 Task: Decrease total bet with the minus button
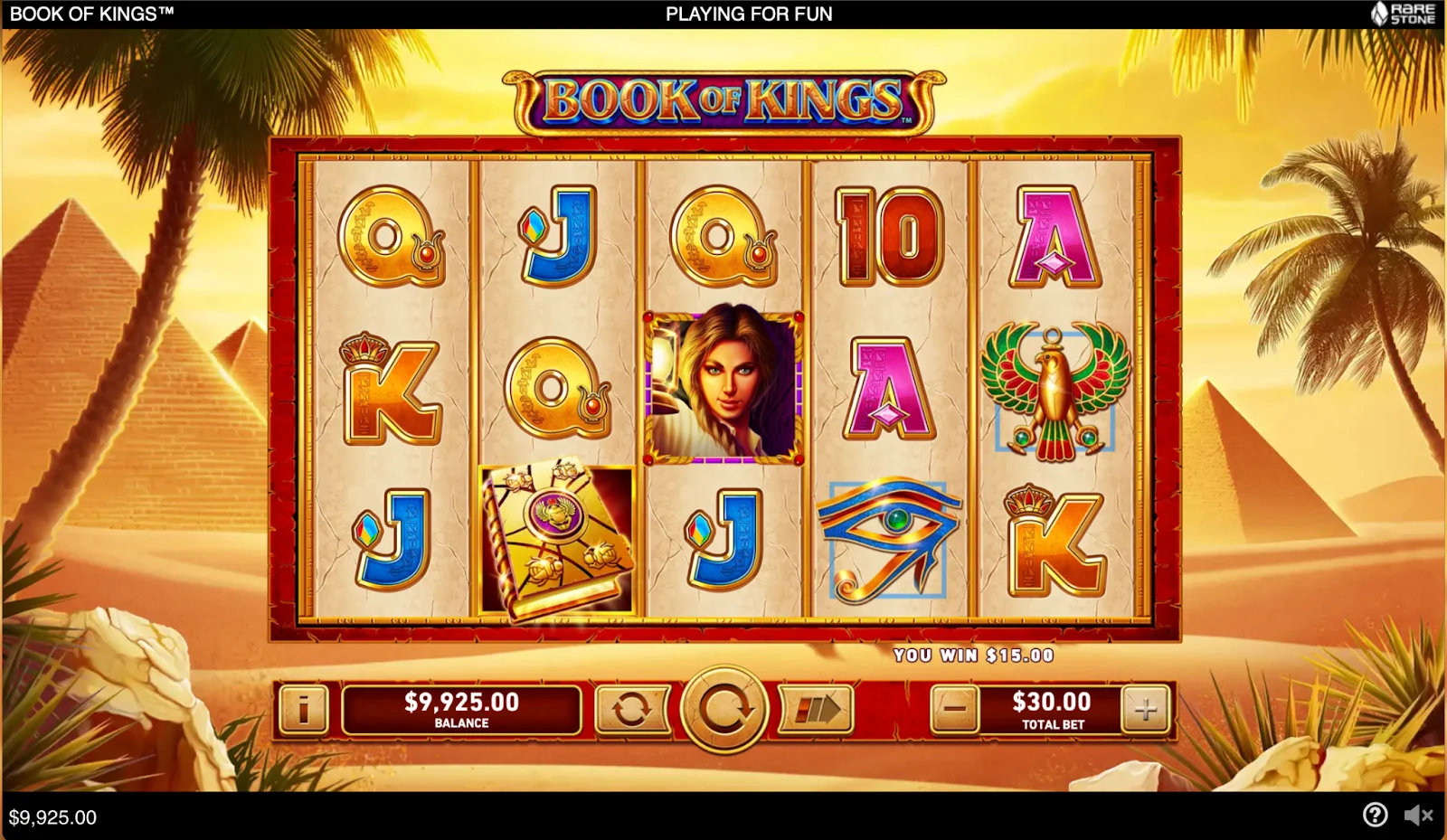pos(955,709)
